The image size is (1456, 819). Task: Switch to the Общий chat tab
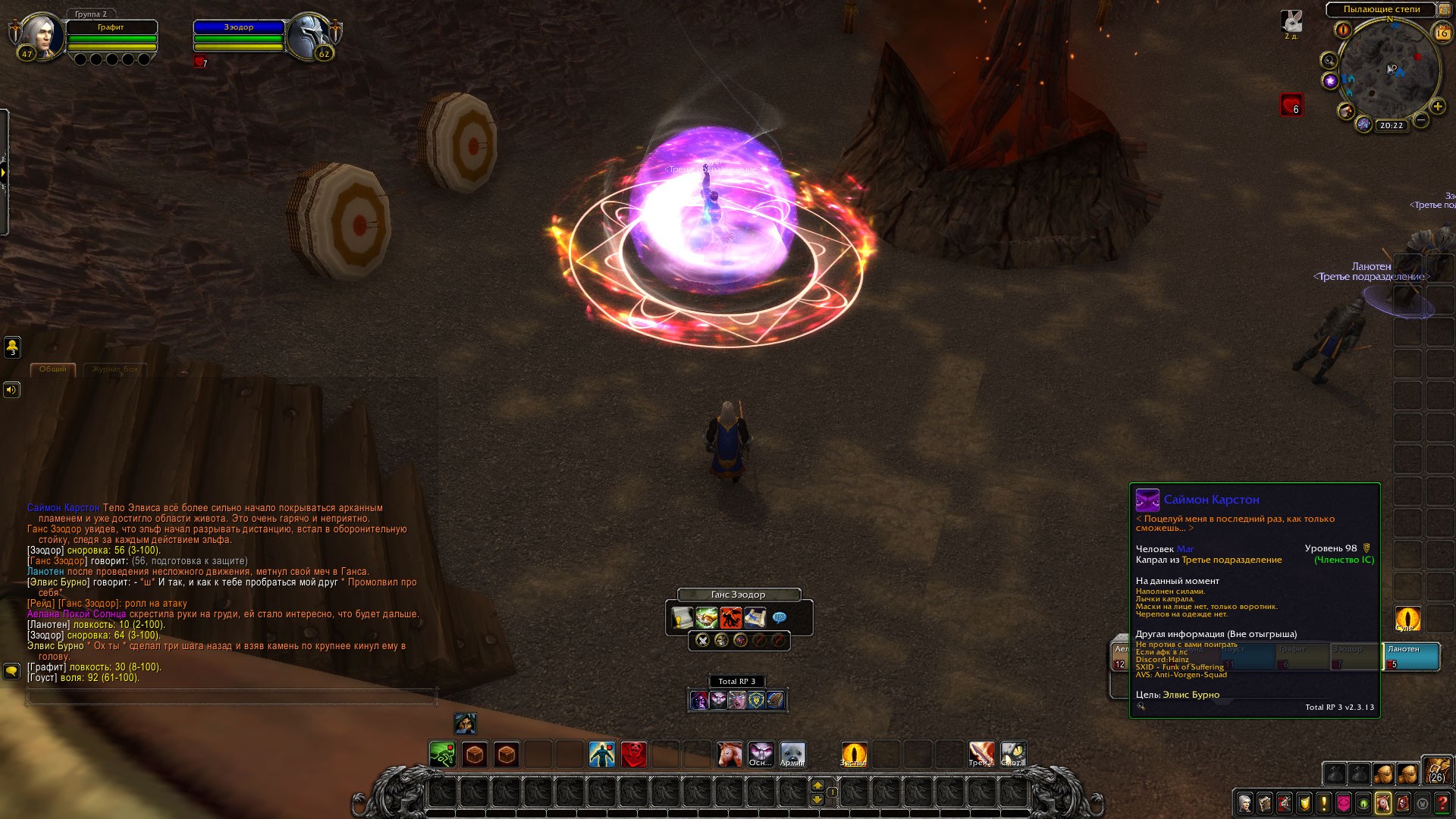[53, 369]
